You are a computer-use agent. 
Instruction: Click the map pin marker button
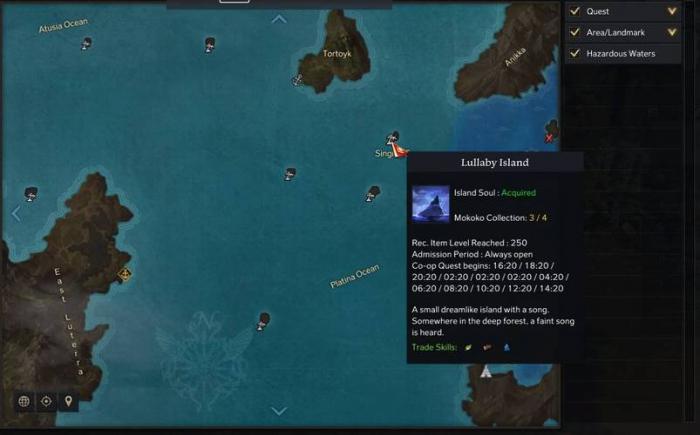[68, 401]
